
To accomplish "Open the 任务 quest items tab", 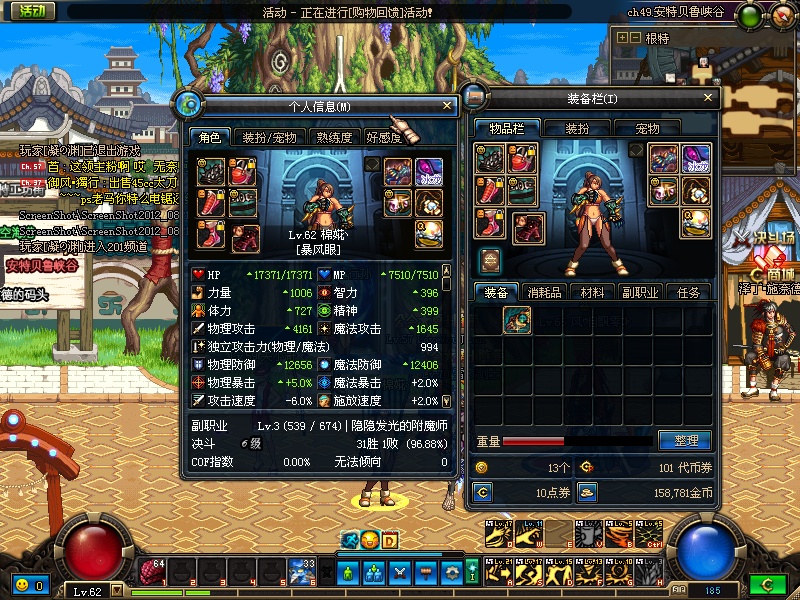I will click(x=688, y=292).
